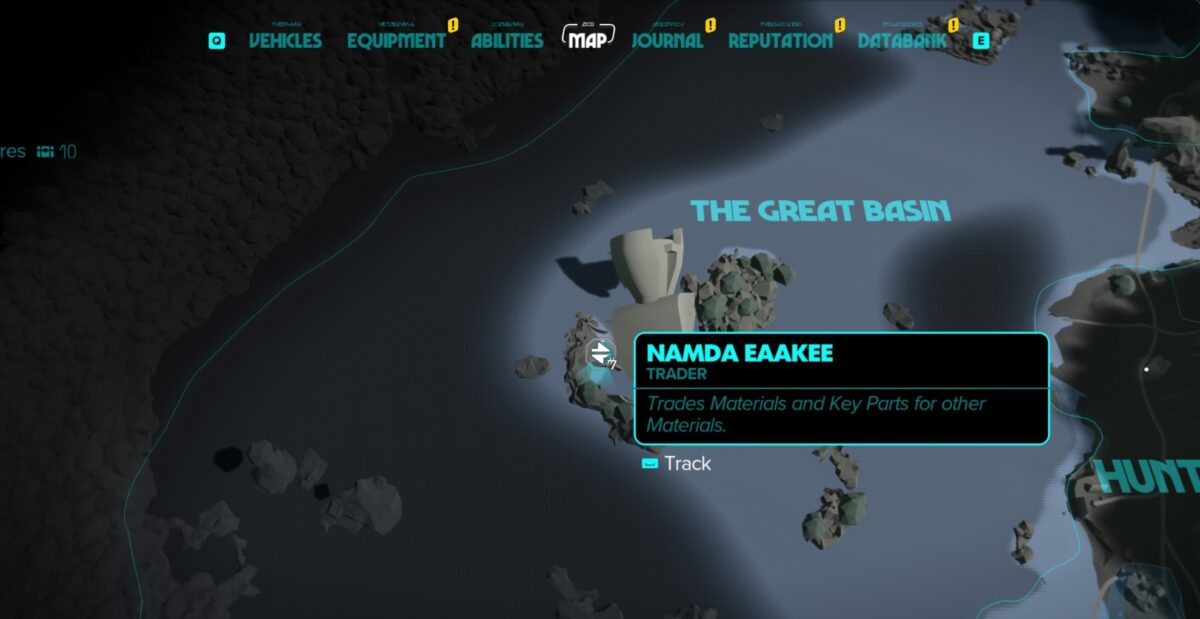Select the Namda Eaakee trader map marker
Viewport: 1200px width, 619px height.
click(x=600, y=352)
